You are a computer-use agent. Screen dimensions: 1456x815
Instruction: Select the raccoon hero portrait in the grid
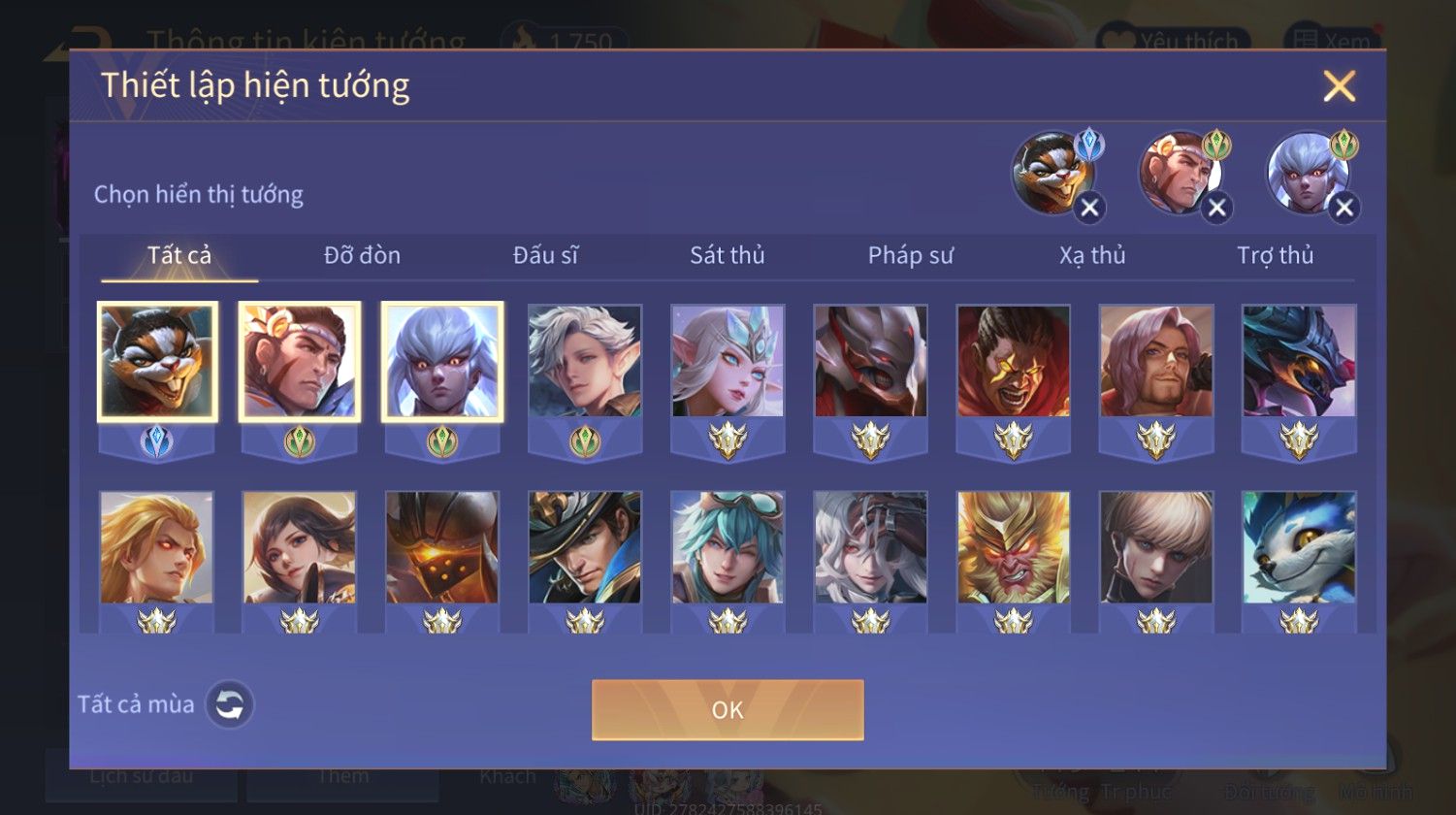point(157,361)
